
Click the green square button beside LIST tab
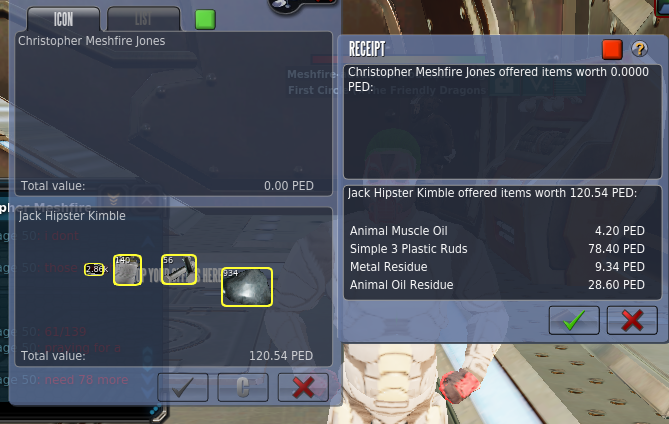[x=205, y=19]
